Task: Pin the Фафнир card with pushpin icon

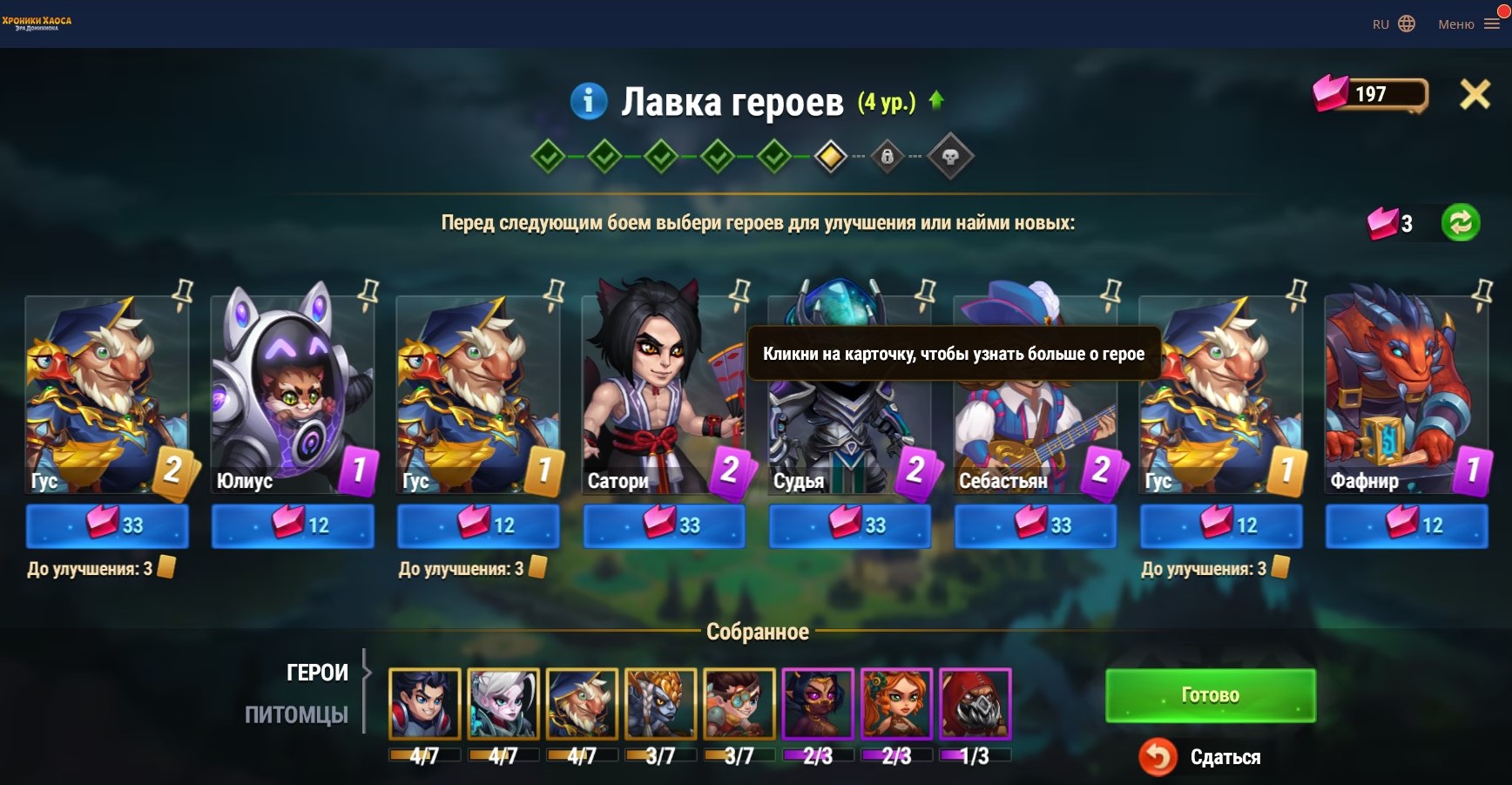Action: (1482, 292)
